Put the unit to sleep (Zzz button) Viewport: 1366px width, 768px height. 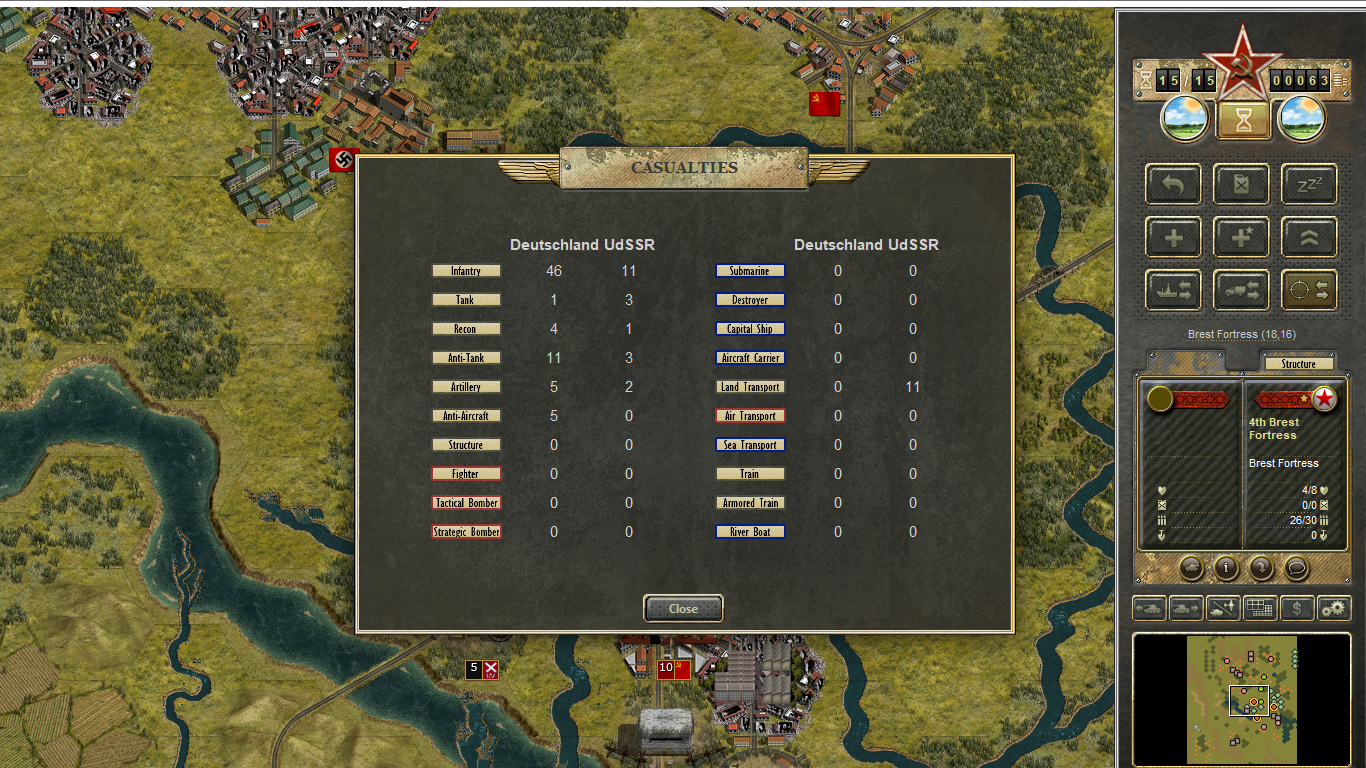point(1309,185)
